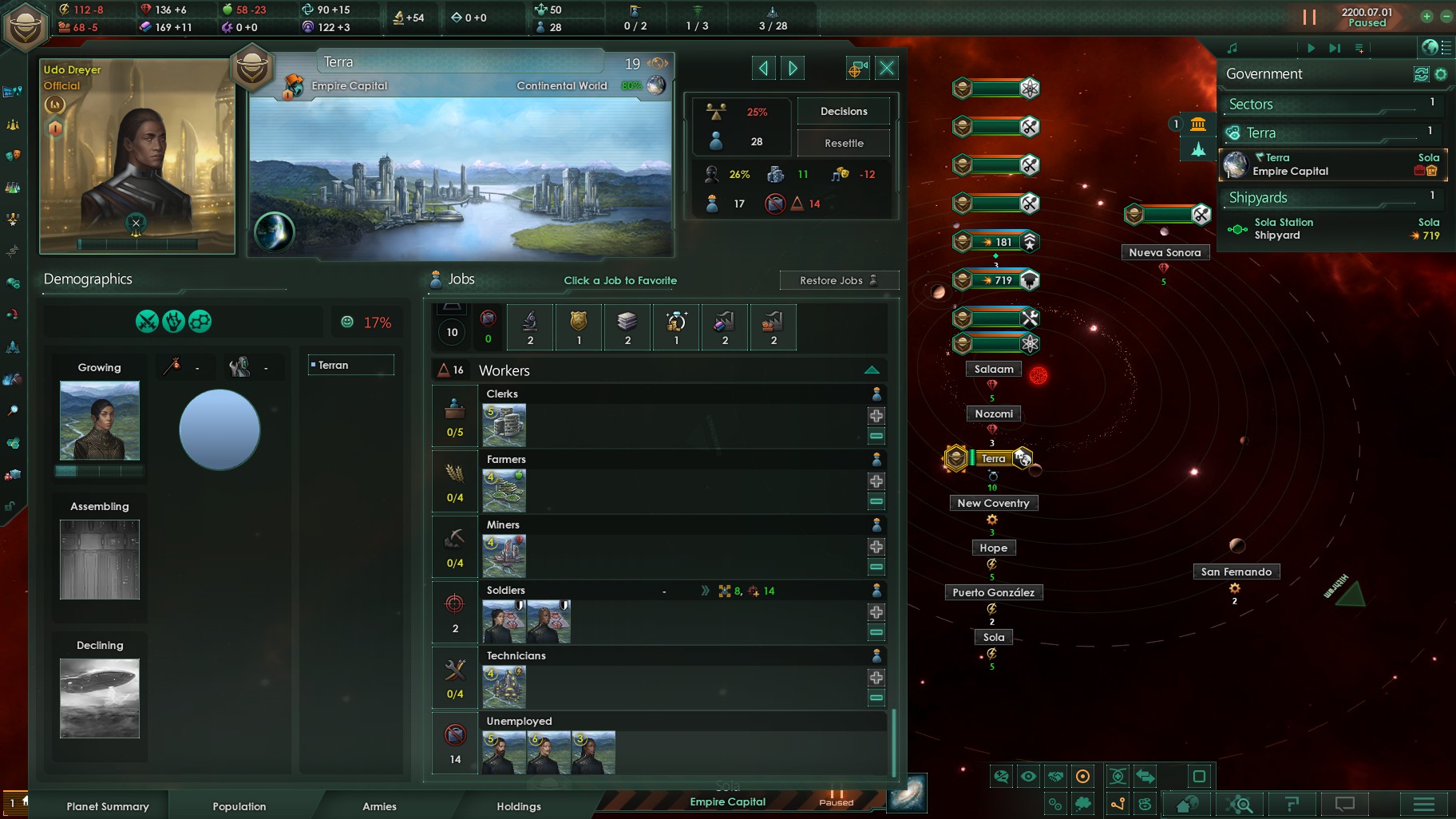1456x819 pixels.
Task: Click the Decisions button
Action: [x=843, y=111]
